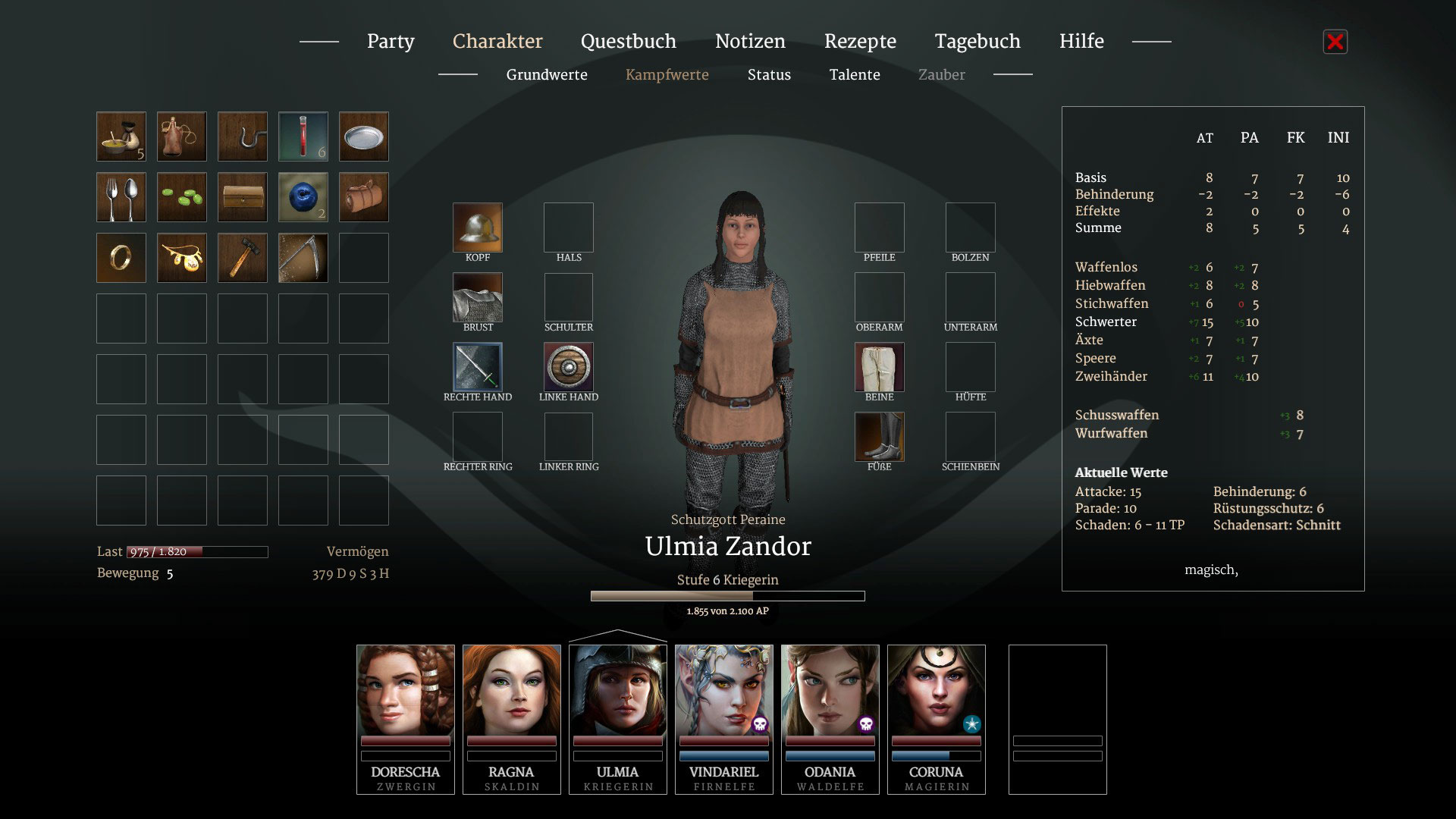Show the Rezepte tab
This screenshot has height=819, width=1456.
(860, 42)
